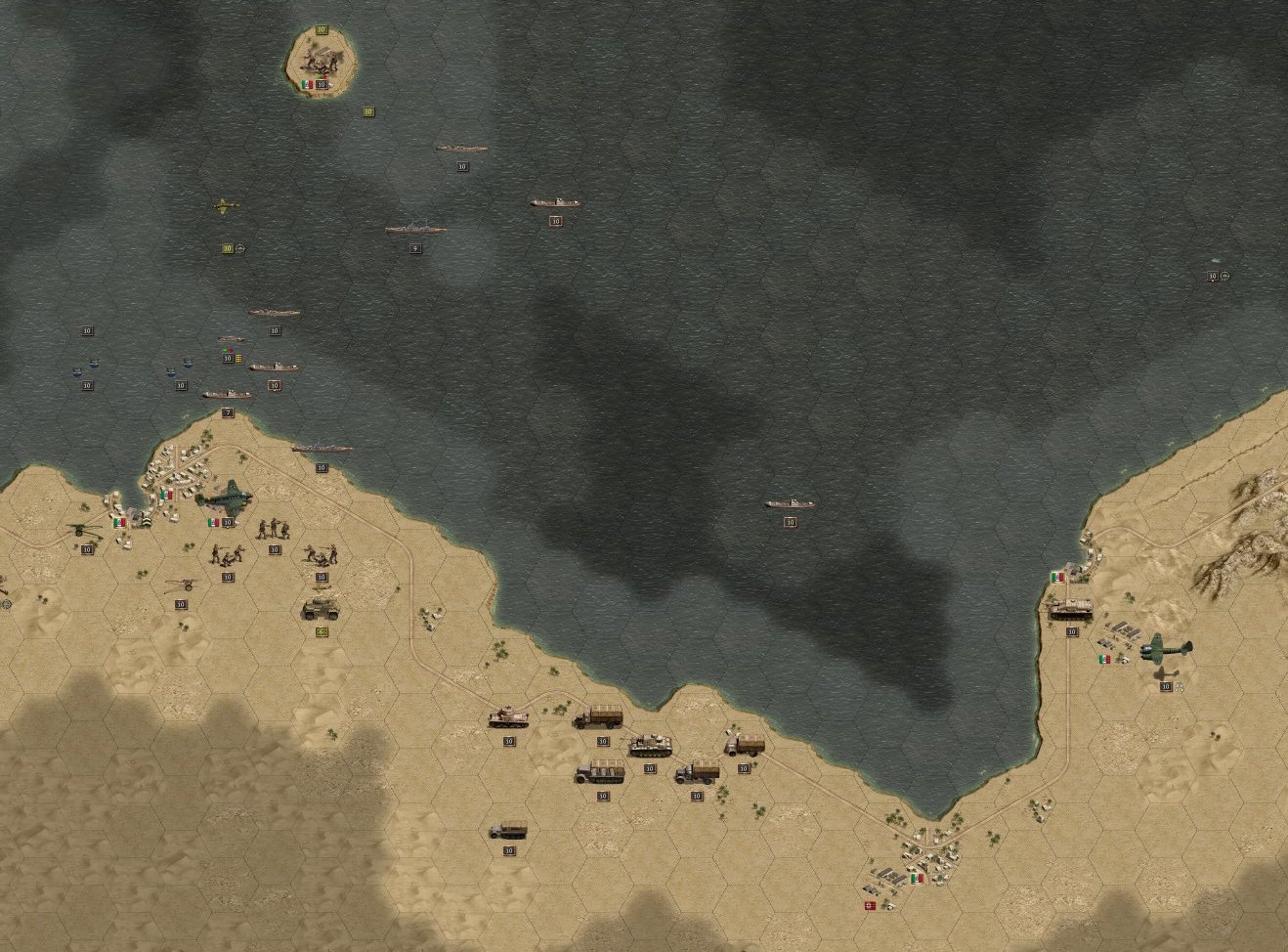This screenshot has width=1288, height=952.
Task: Select the grey panzer tank among the trucks
Action: coord(649,746)
